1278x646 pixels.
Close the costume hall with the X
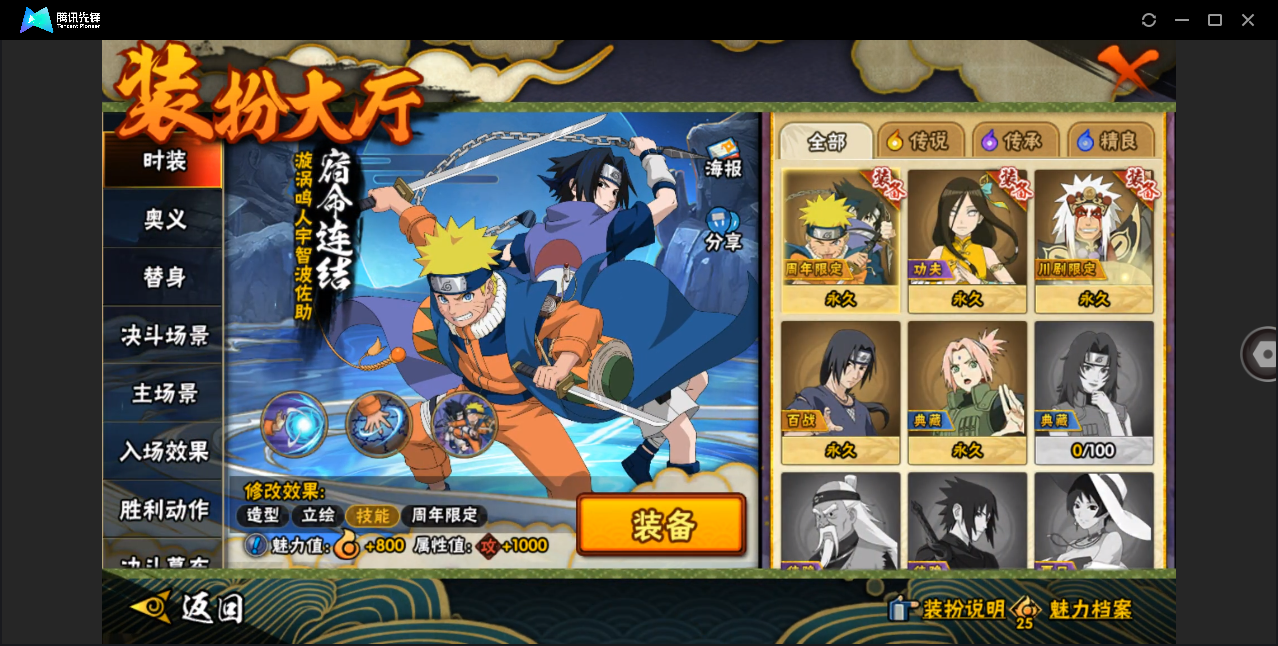coord(1129,70)
